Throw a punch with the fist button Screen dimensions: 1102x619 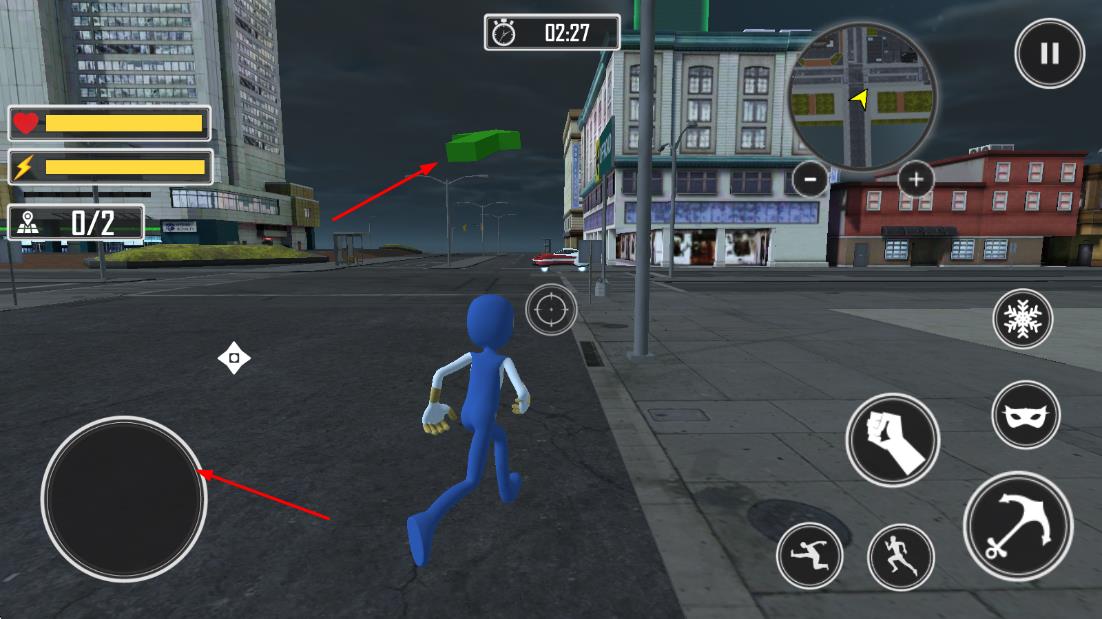[x=892, y=439]
